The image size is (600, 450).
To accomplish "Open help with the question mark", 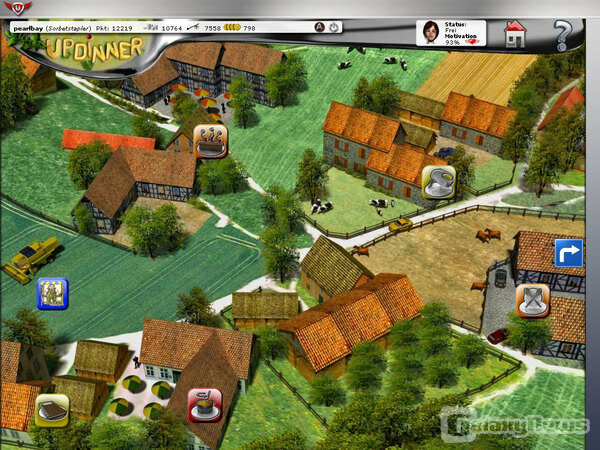I will click(563, 36).
